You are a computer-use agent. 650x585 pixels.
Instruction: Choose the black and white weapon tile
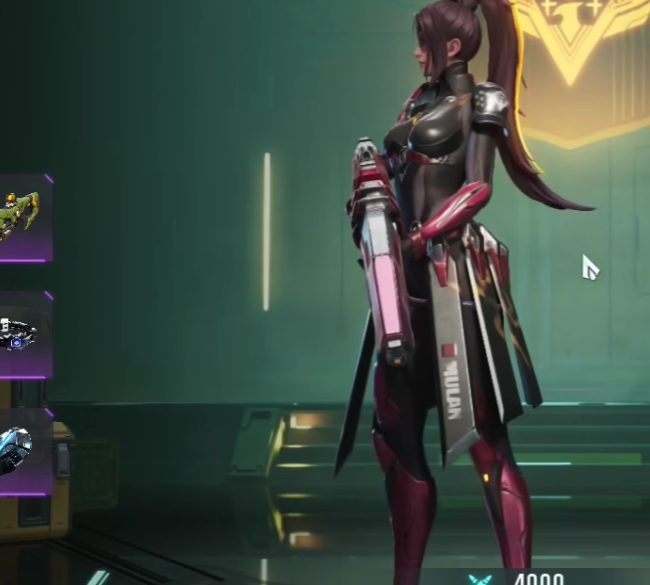pyautogui.click(x=22, y=335)
